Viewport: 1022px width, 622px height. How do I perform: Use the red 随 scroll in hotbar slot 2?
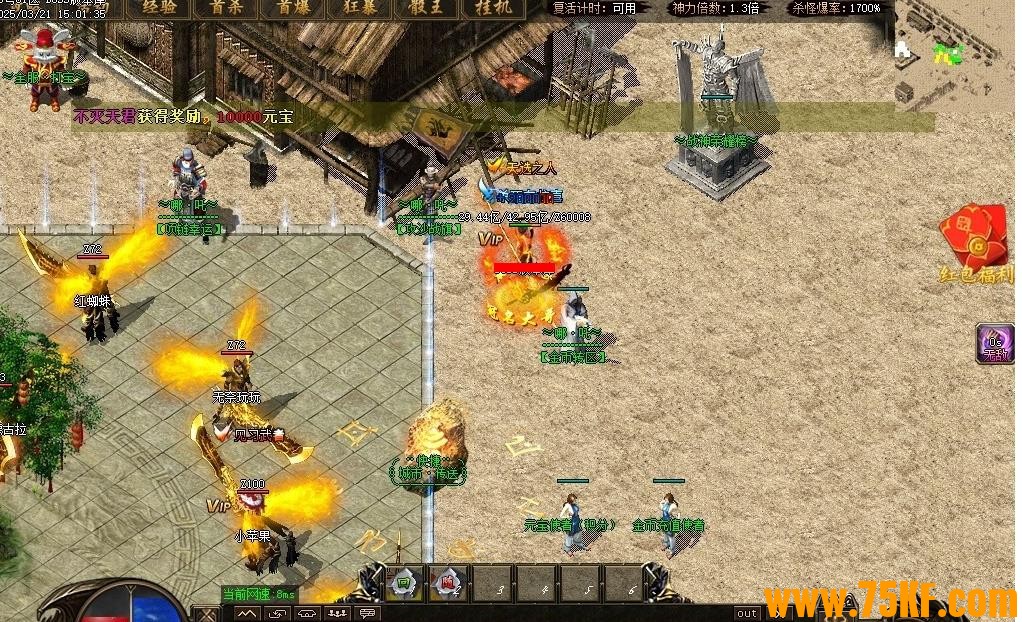[447, 582]
